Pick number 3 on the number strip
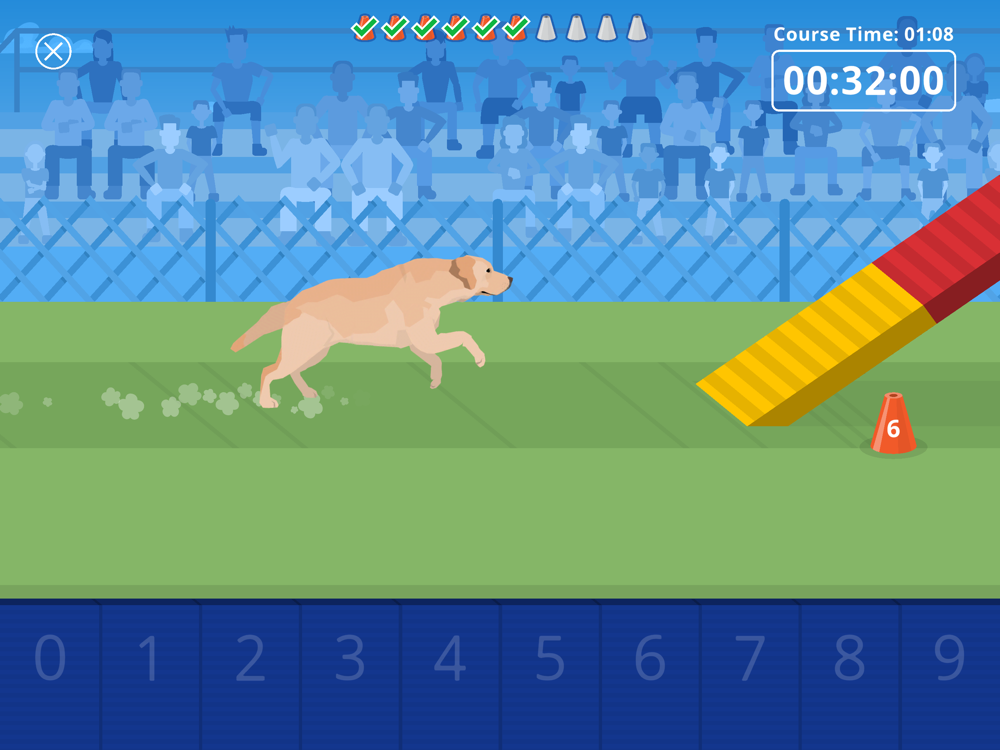Image resolution: width=1000 pixels, height=750 pixels. [350, 660]
